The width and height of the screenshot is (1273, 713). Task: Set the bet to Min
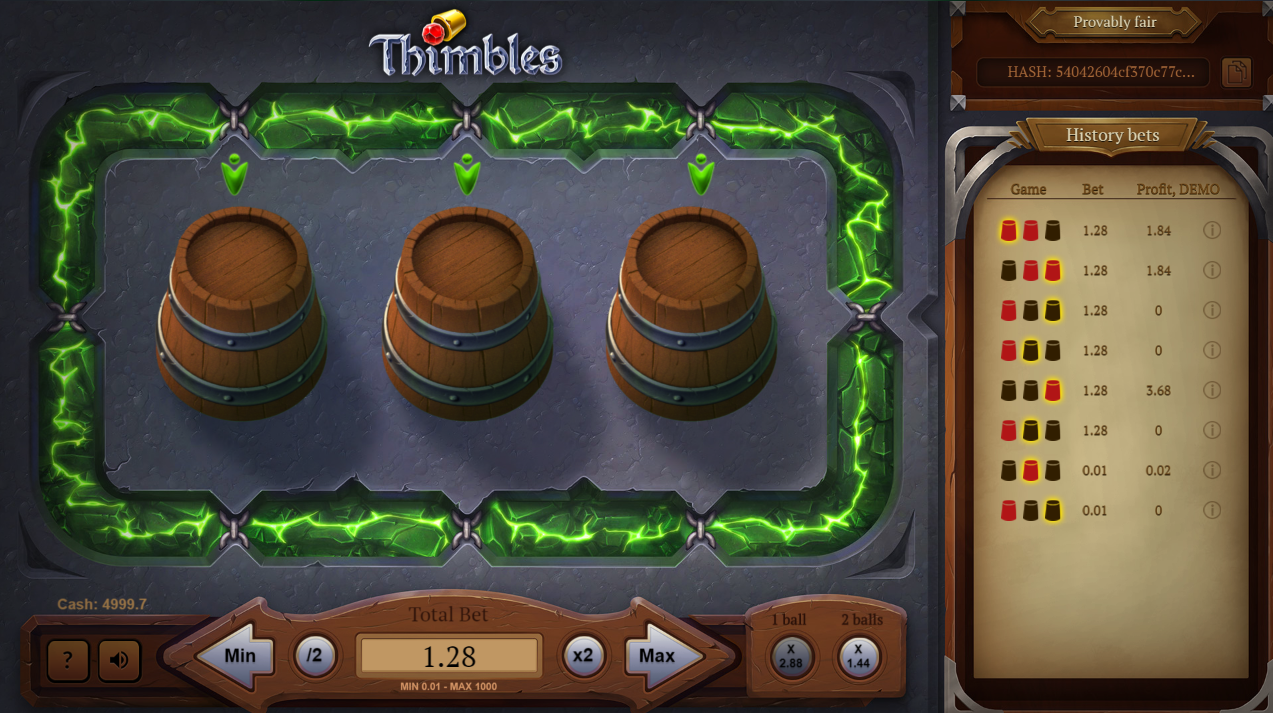click(x=236, y=657)
